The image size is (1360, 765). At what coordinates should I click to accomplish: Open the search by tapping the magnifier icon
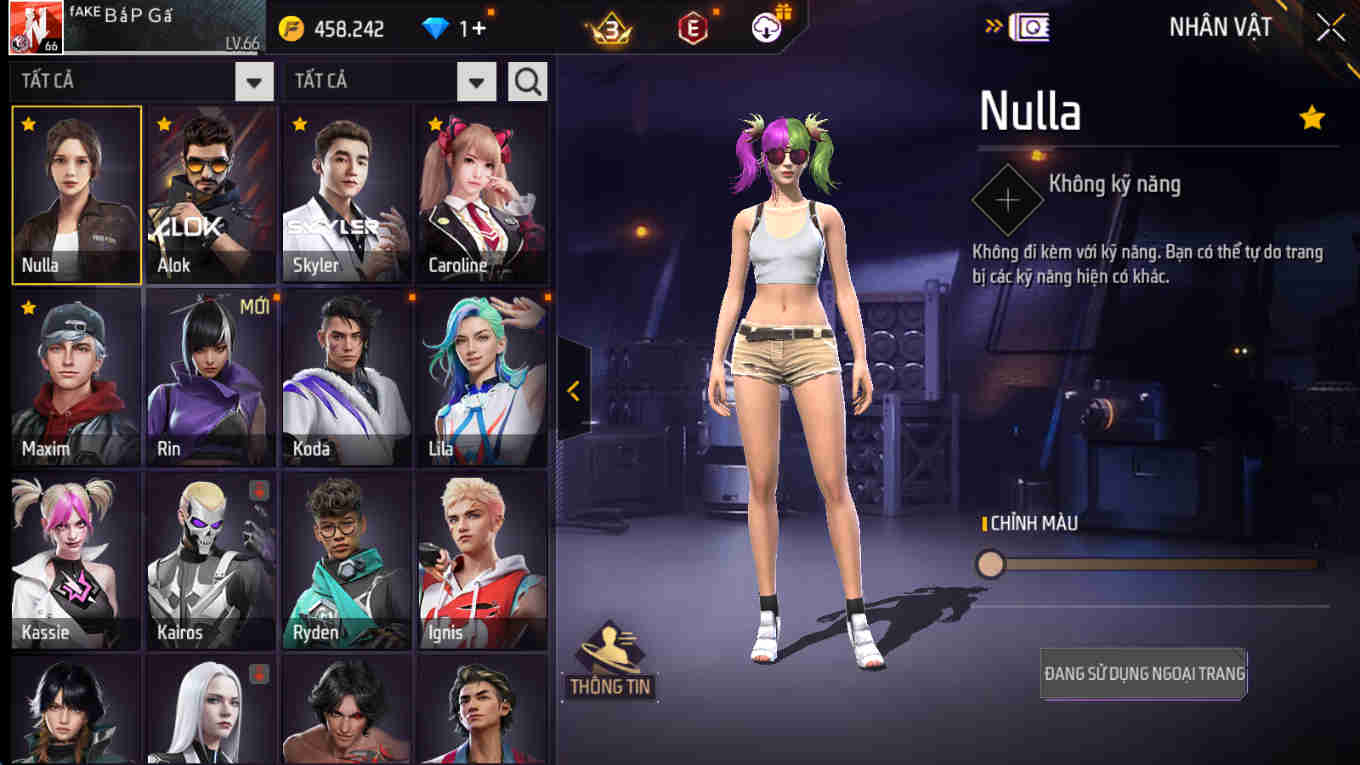coord(527,81)
